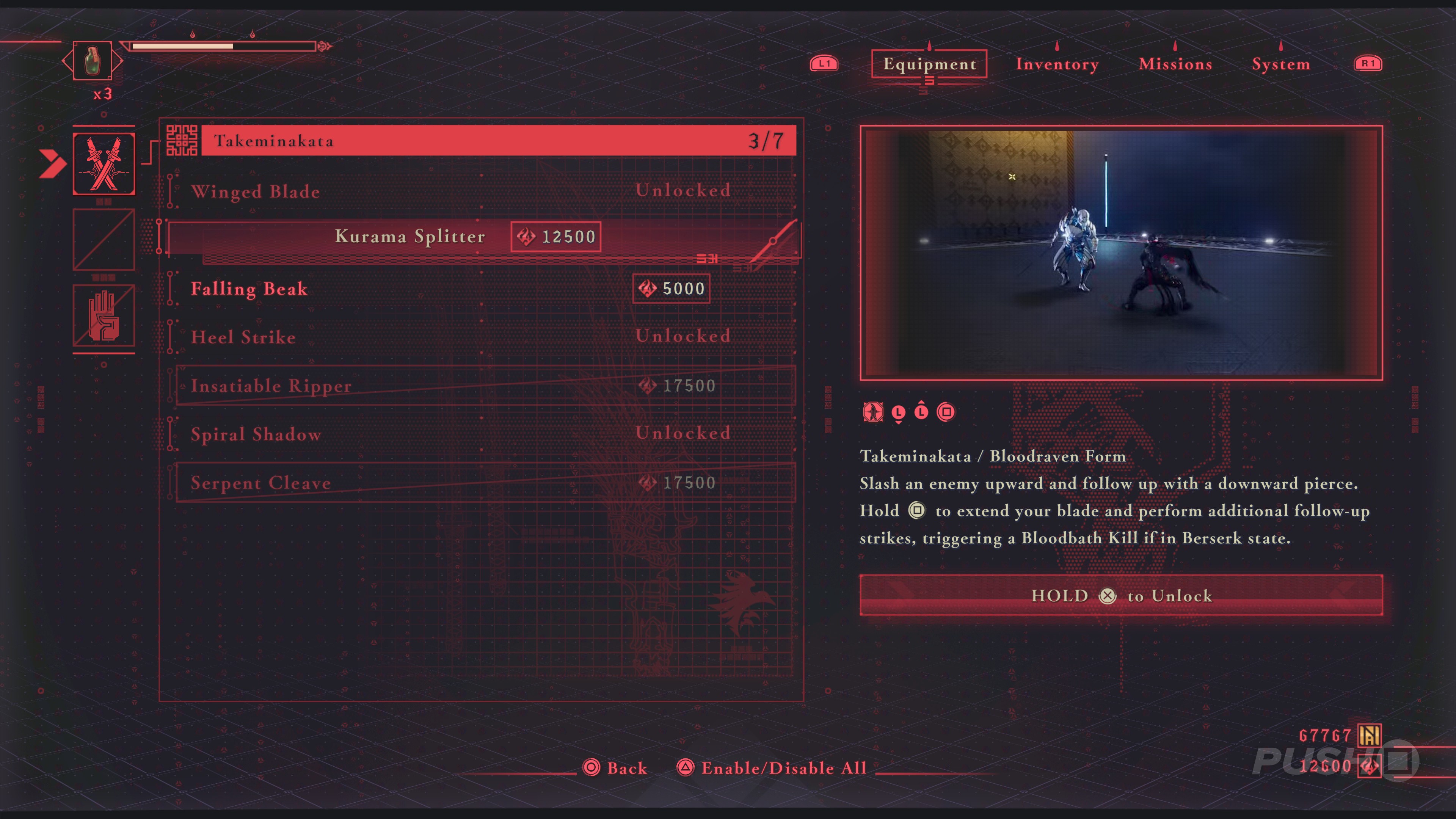This screenshot has width=1456, height=819.
Task: Toggle Enable/Disable All skills
Action: pos(772,767)
